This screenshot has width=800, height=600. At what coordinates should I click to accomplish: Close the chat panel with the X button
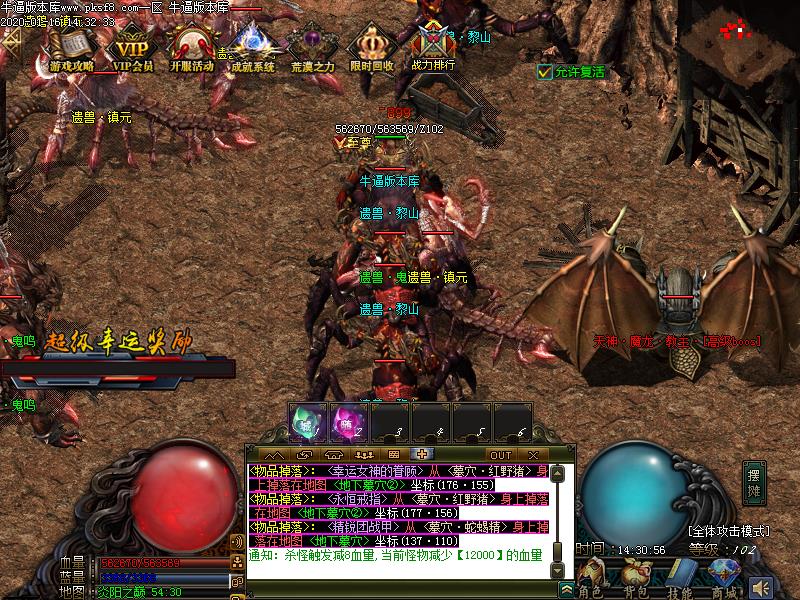[533, 455]
